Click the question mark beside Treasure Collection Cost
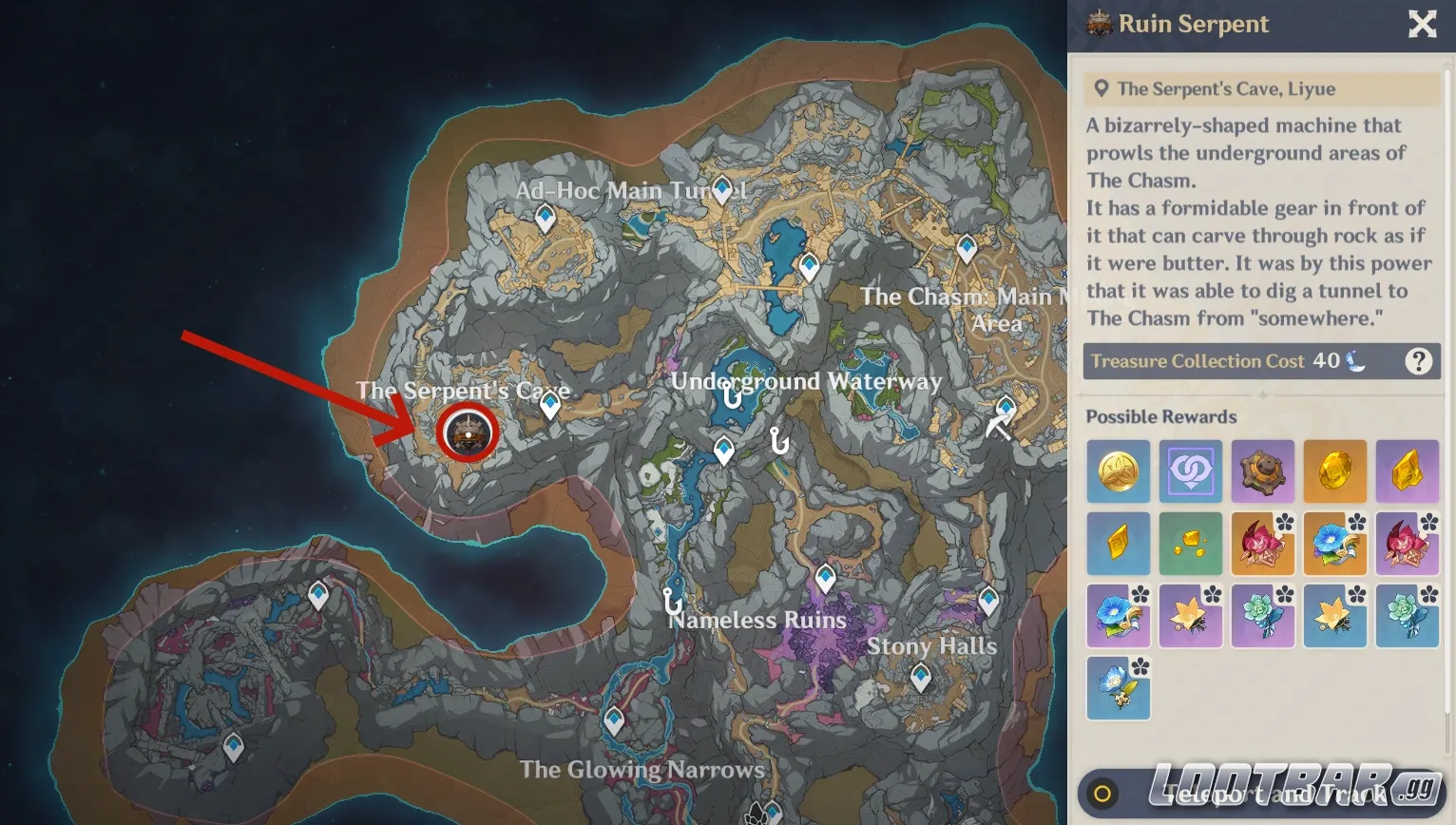The height and width of the screenshot is (825, 1456). [1419, 361]
